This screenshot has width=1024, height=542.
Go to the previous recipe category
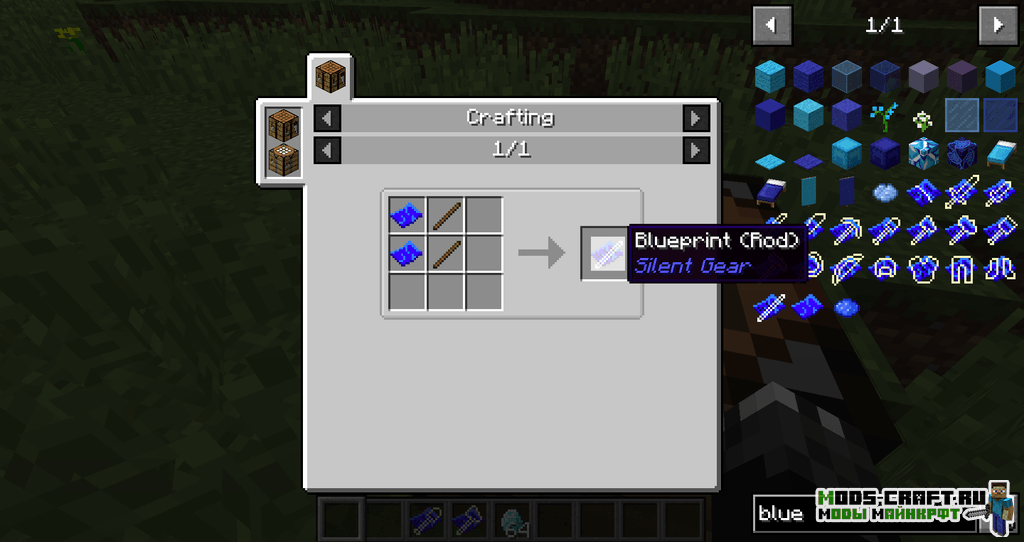tap(328, 118)
